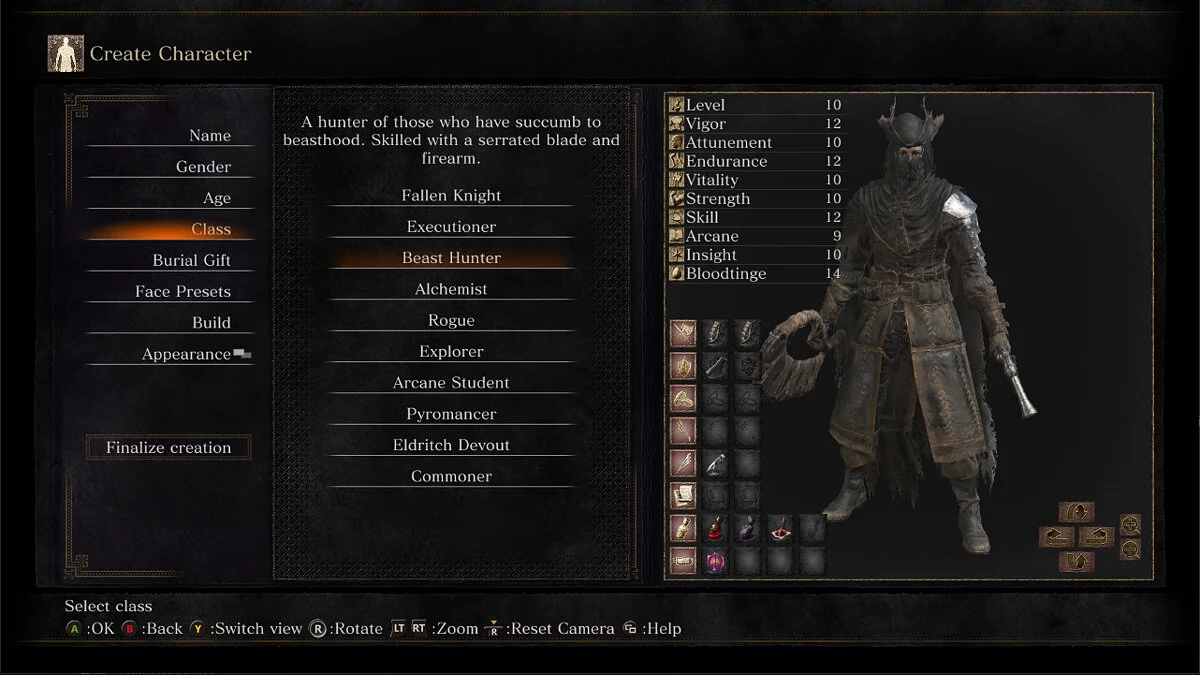Screen dimensions: 1200x675
Task: Choose the Fallen Knight class
Action: [451, 196]
